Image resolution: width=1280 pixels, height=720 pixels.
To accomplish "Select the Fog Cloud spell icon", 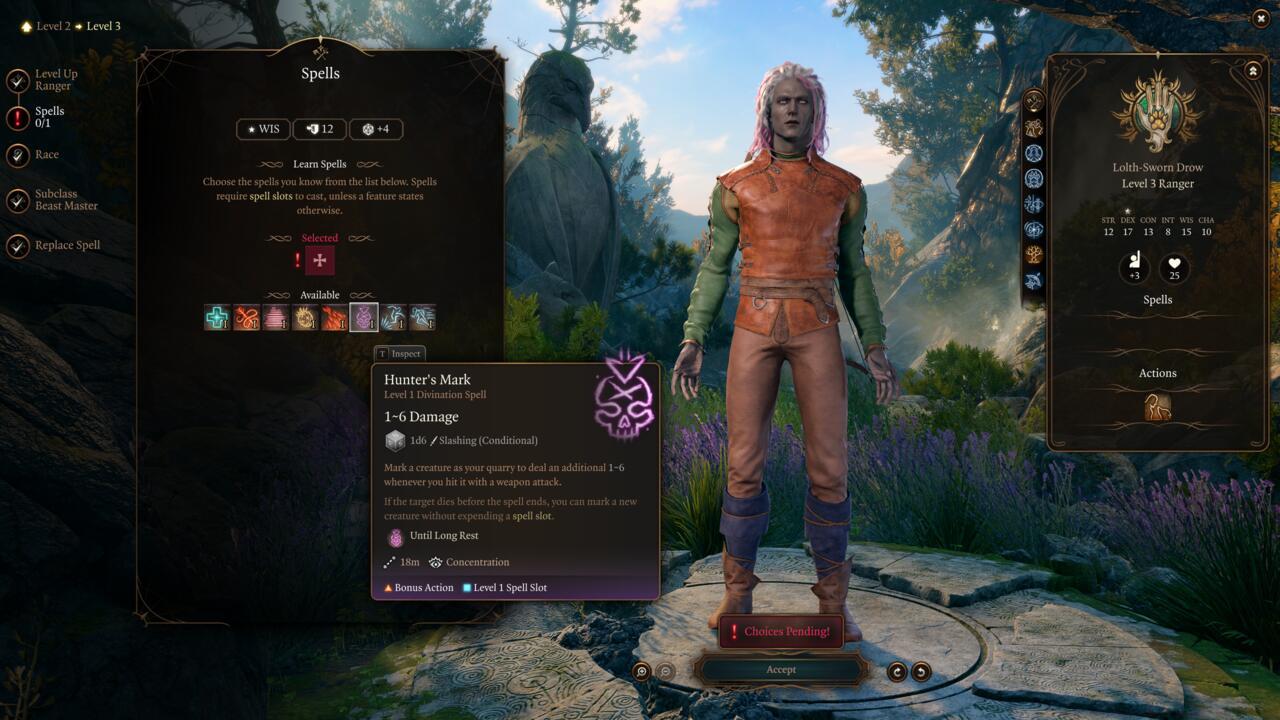I will click(x=276, y=317).
